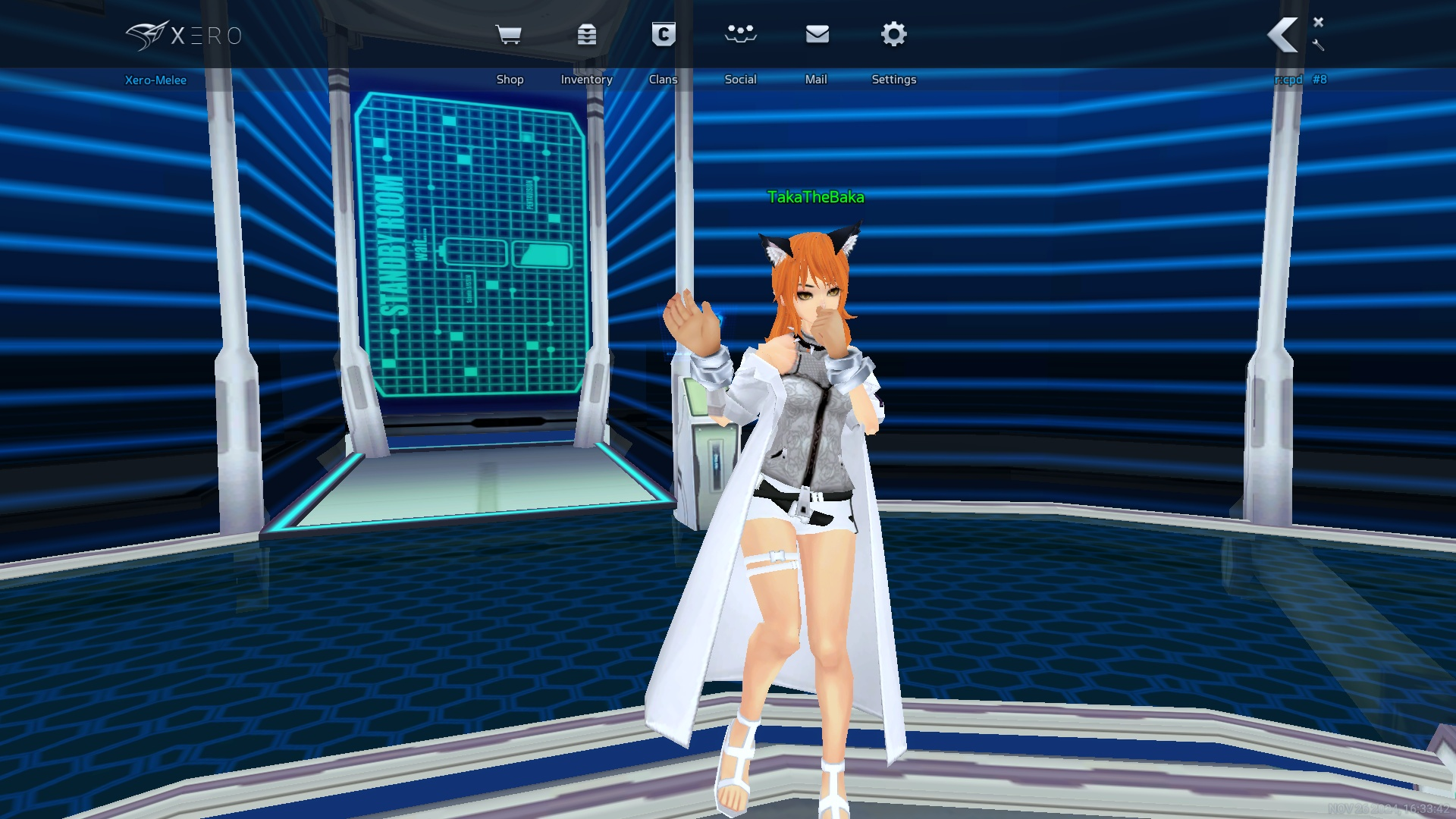Click the back arrow chevron
1456x819 pixels.
[1282, 35]
